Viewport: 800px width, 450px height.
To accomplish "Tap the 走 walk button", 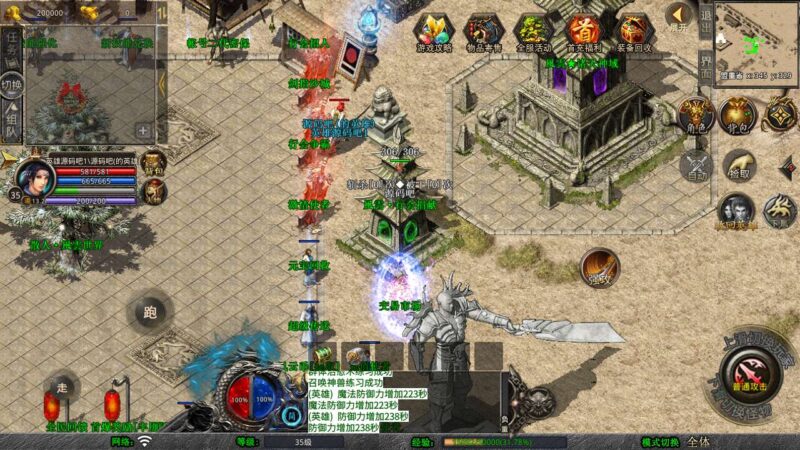I will pos(62,387).
